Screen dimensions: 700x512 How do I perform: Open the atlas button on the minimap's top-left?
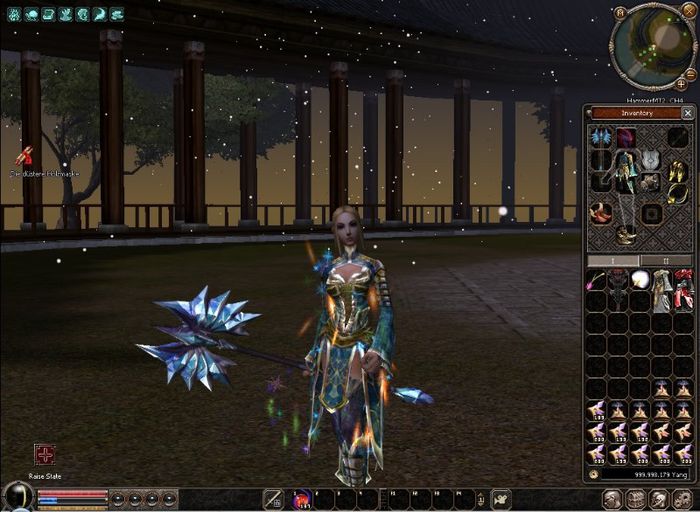tap(620, 12)
